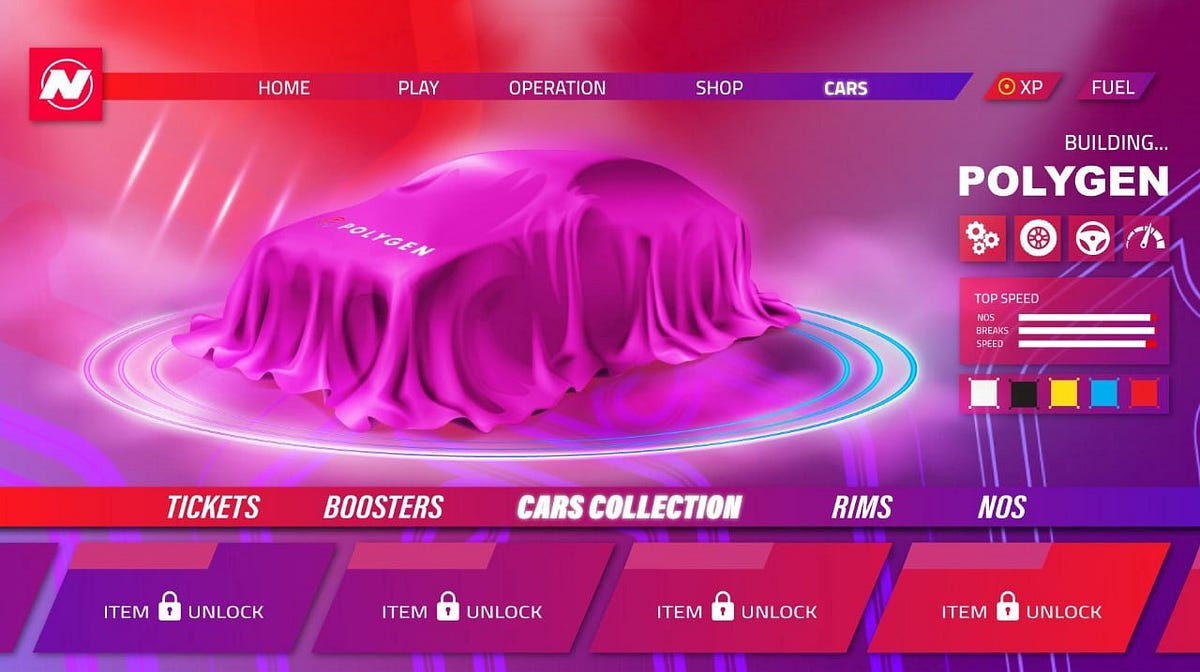Image resolution: width=1200 pixels, height=672 pixels.
Task: Show the Boosters tab
Action: (x=383, y=507)
